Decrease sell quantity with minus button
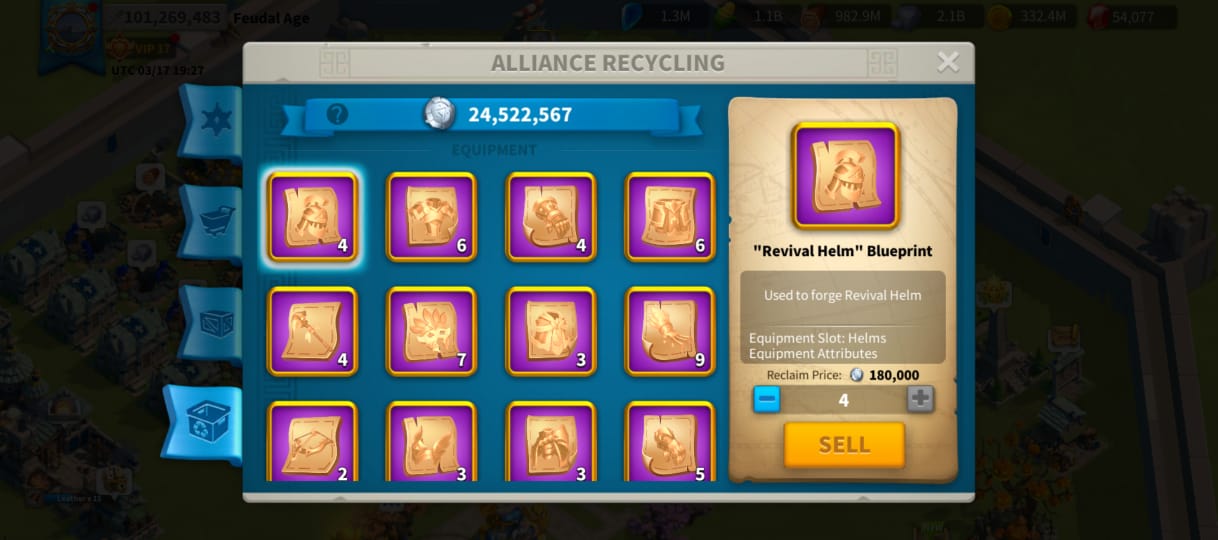1218x540 pixels. point(767,399)
